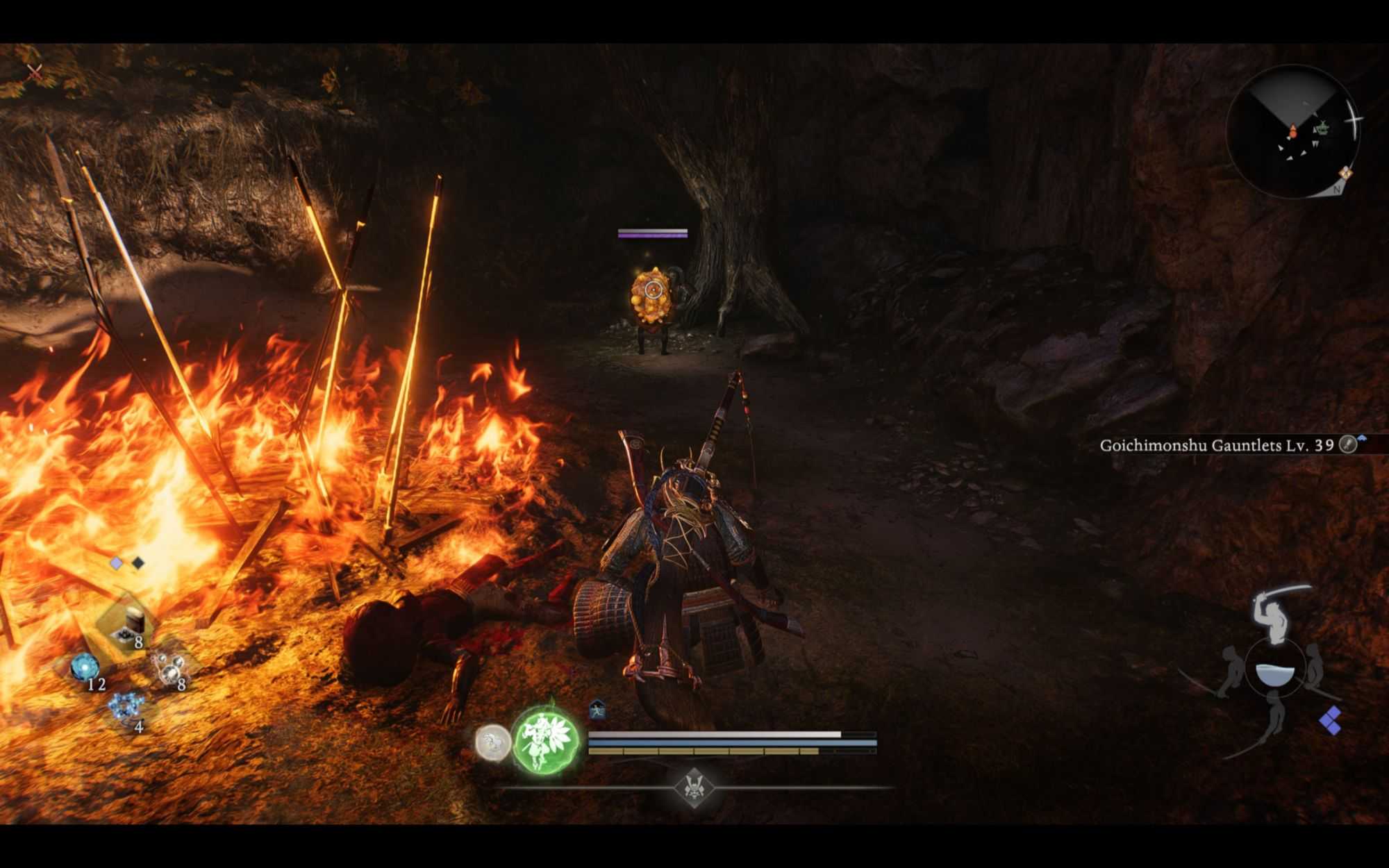Select the running figure buff icon
This screenshot has width=1389, height=868.
597,710
